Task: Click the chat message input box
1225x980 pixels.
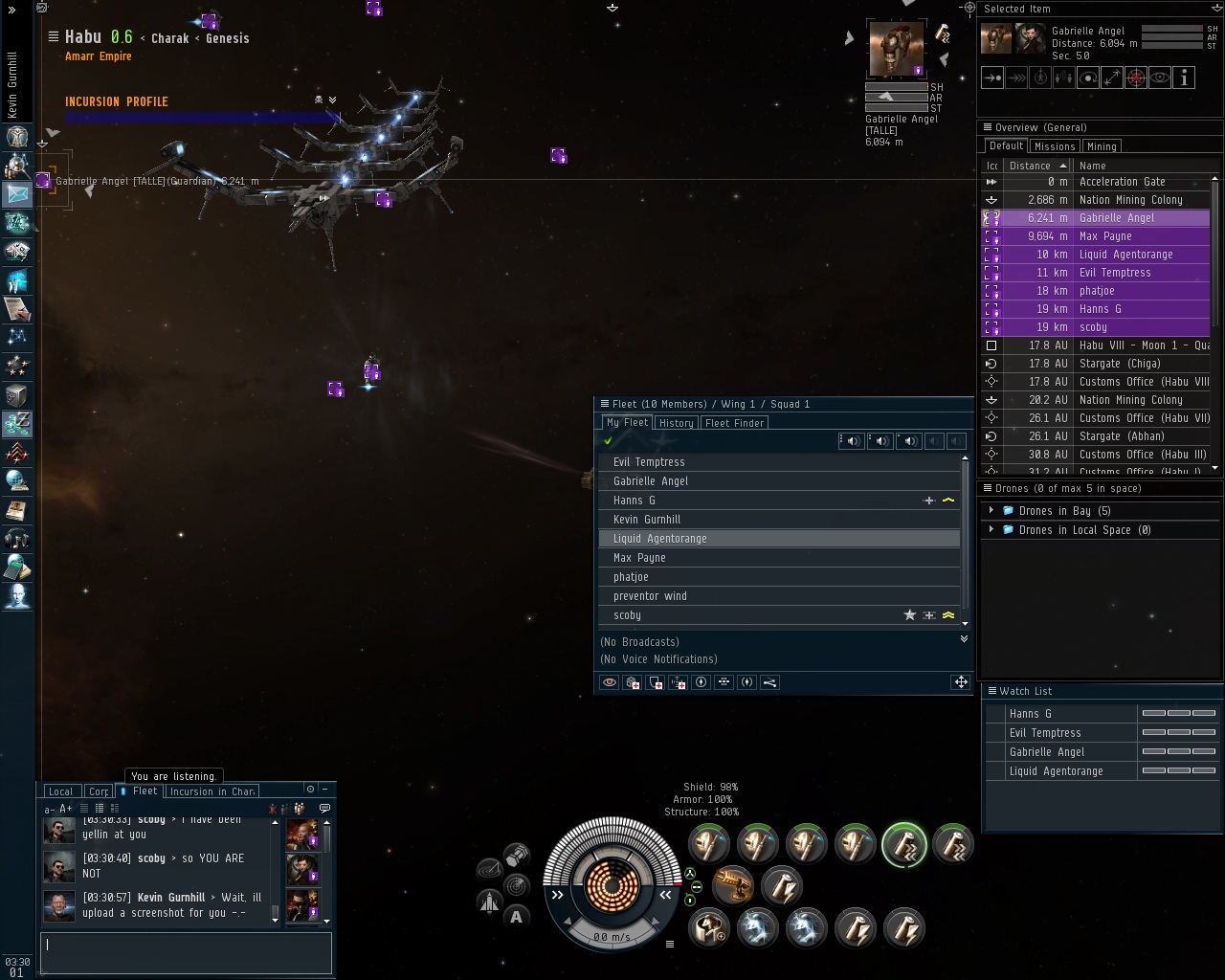Action: pyautogui.click(x=186, y=952)
